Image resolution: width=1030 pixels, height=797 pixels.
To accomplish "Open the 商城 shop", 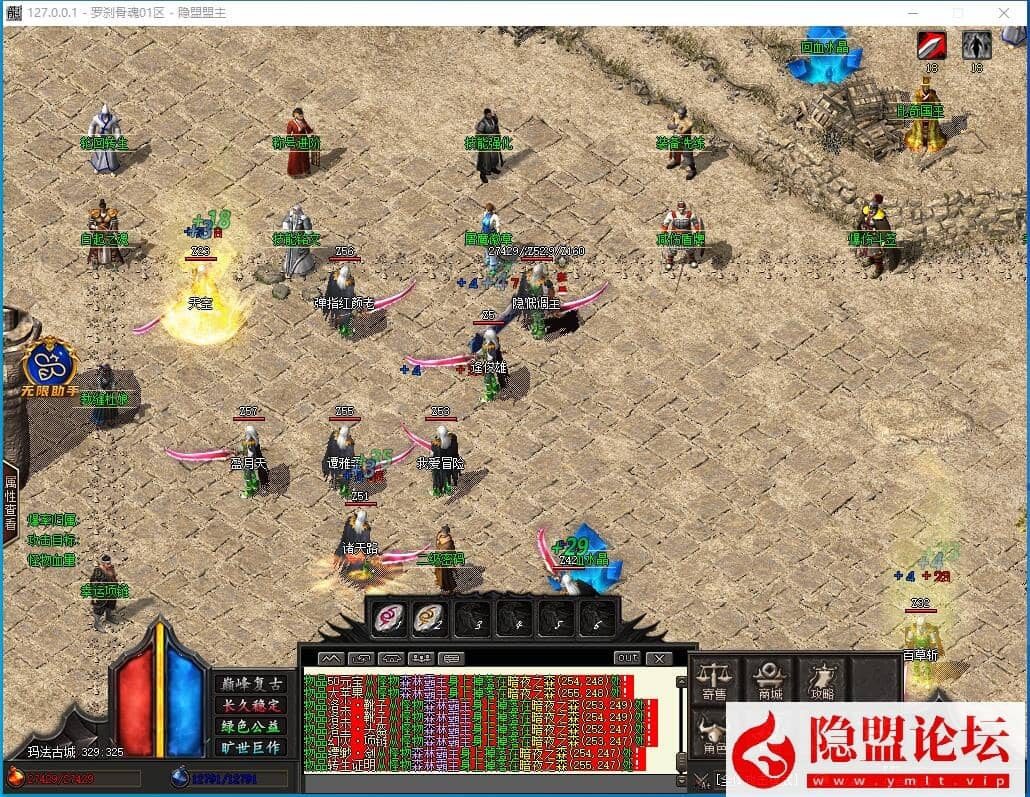I will point(770,681).
